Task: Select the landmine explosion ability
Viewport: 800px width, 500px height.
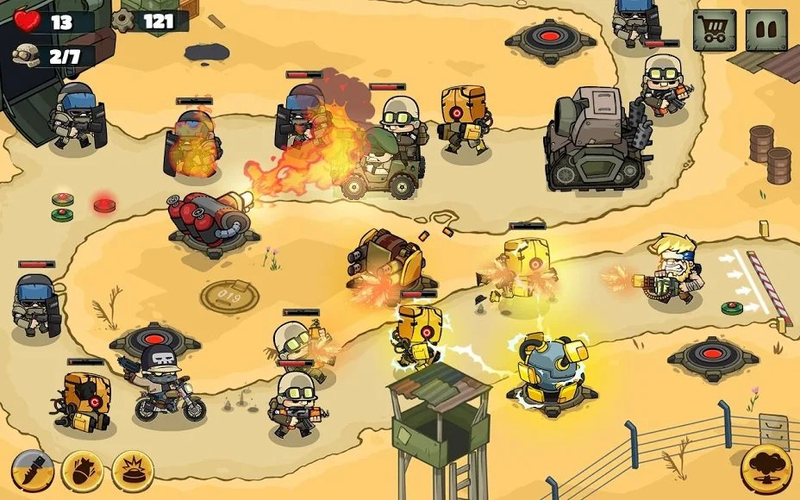Action: [132, 470]
